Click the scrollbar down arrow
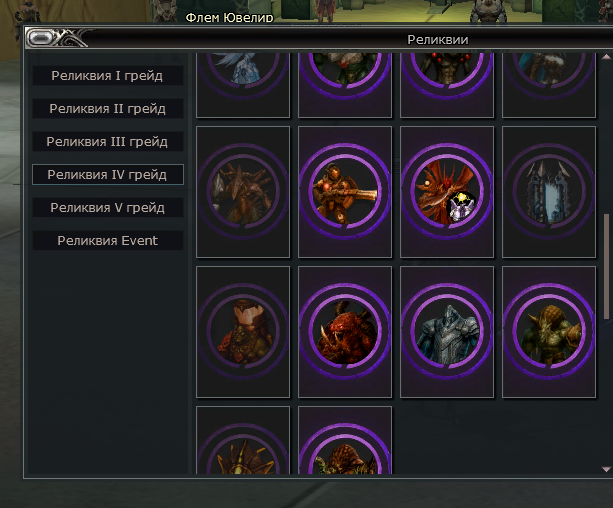 click(606, 468)
